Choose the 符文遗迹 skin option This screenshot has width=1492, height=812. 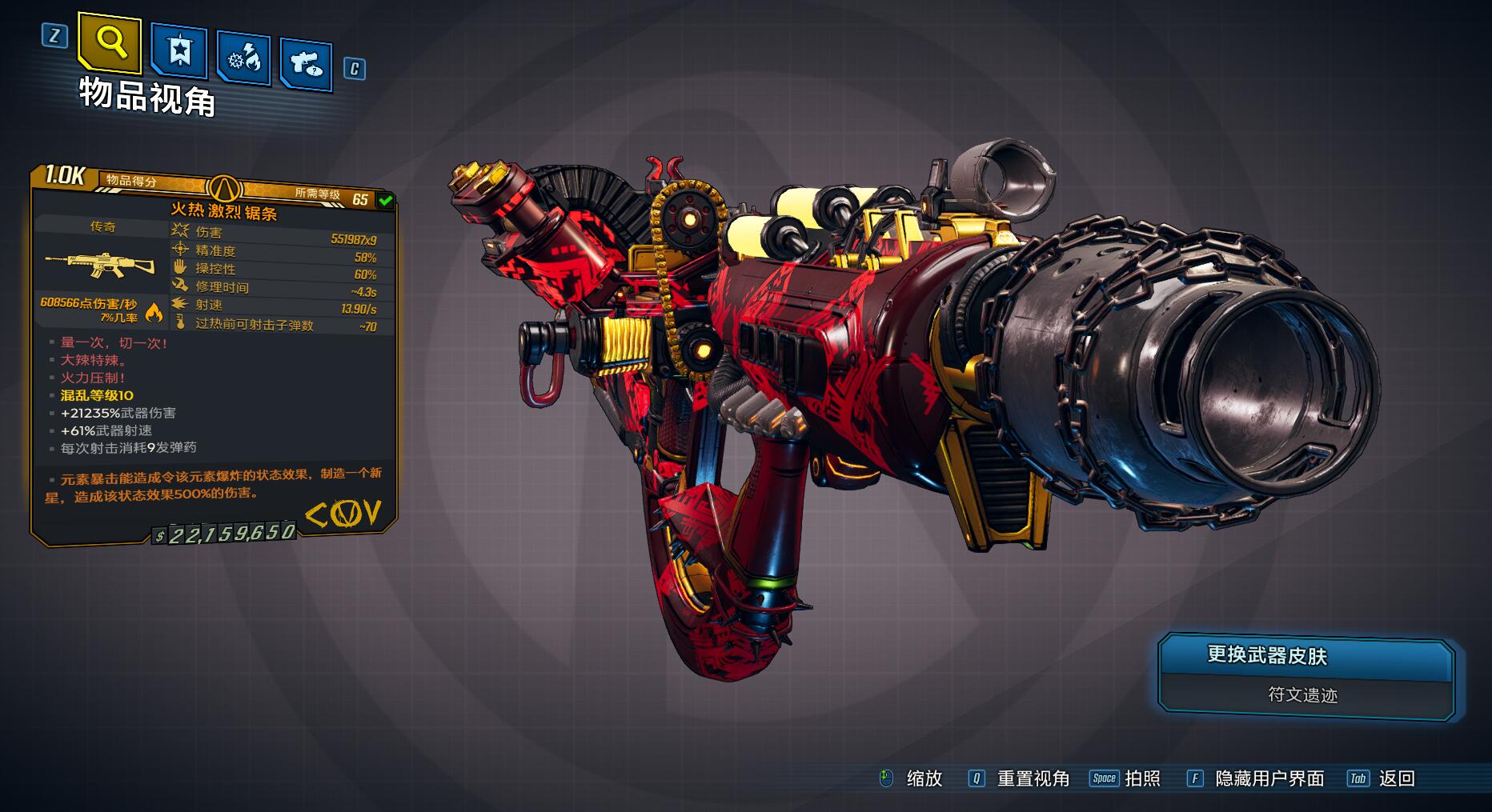point(1302,695)
